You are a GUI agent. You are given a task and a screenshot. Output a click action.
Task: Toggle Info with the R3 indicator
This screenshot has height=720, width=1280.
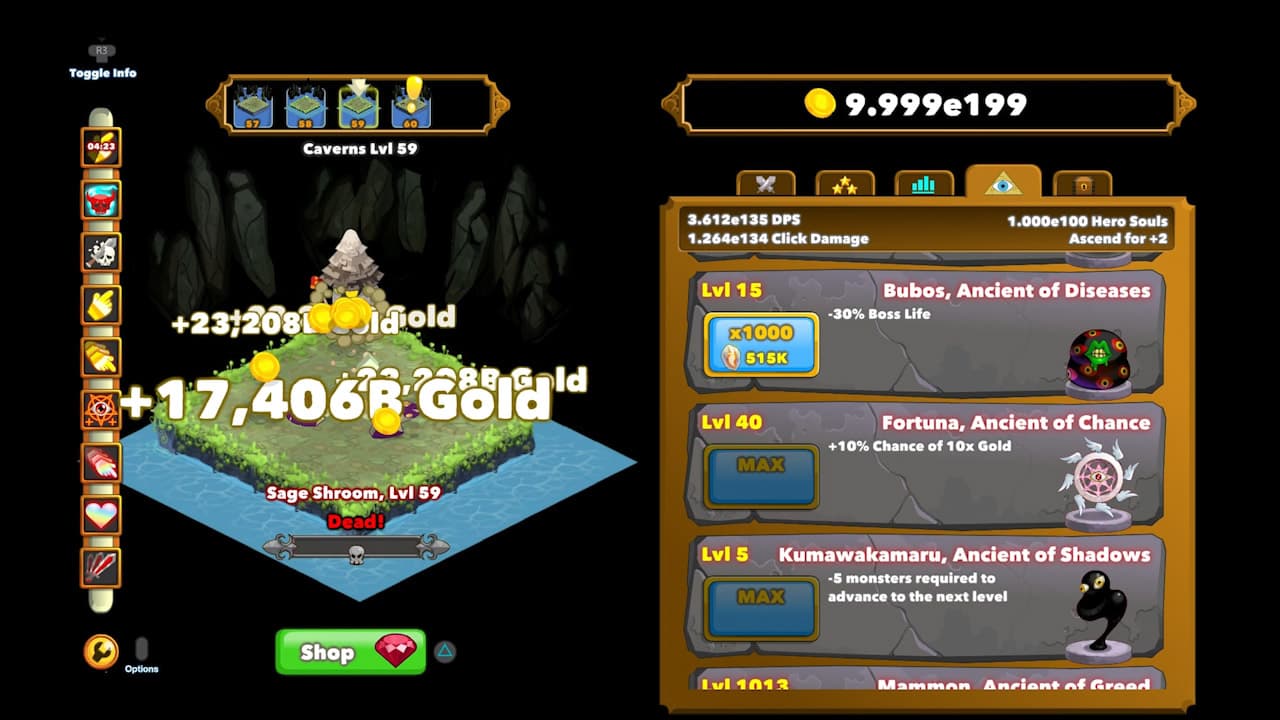pos(100,52)
